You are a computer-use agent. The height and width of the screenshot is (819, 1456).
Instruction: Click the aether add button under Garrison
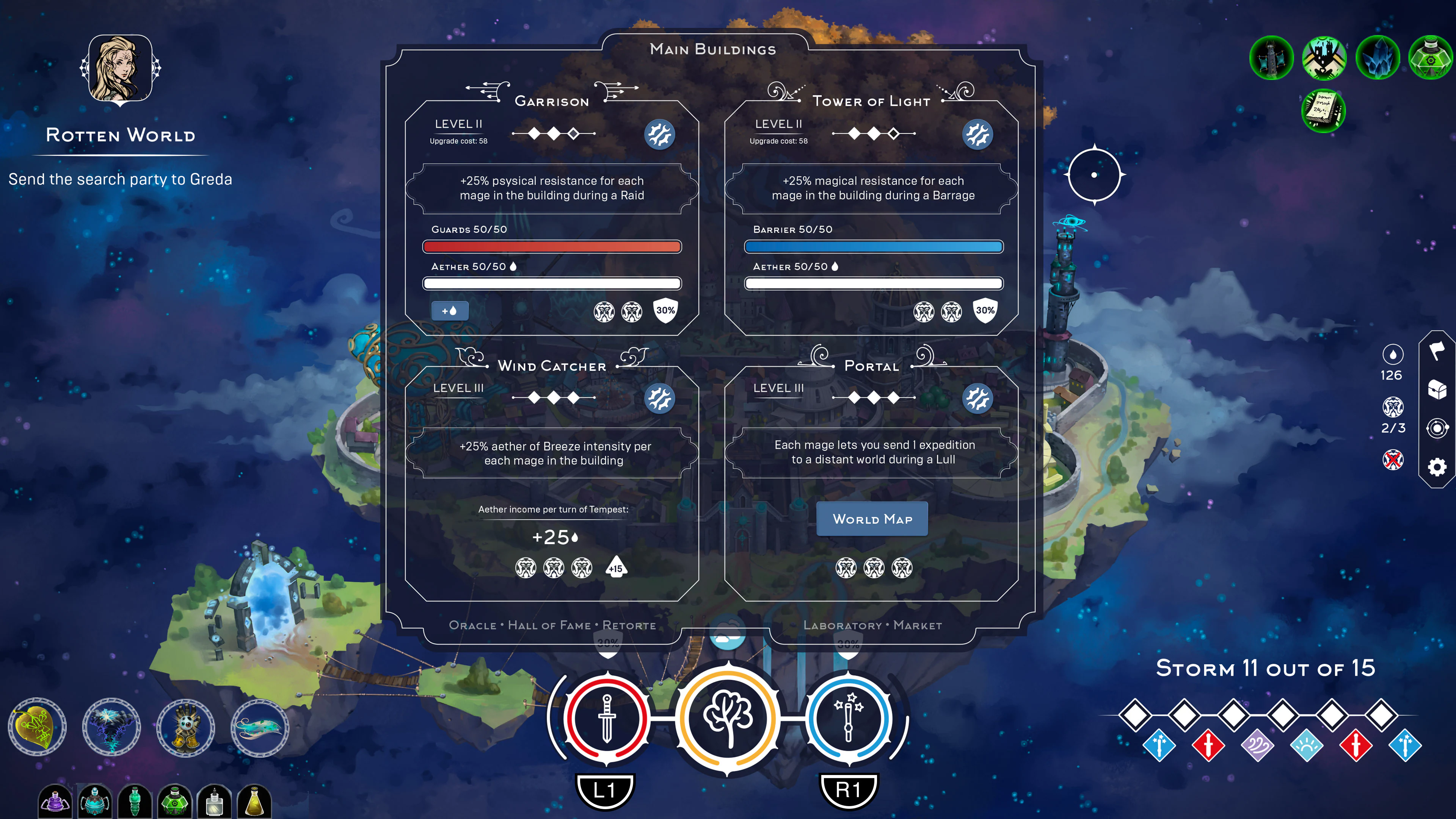point(450,310)
